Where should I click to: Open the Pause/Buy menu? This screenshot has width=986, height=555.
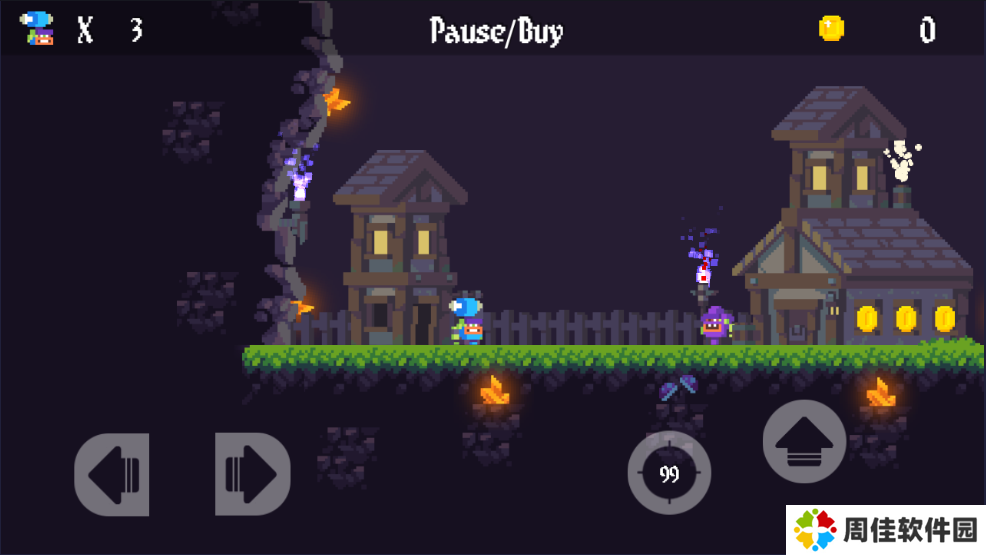pyautogui.click(x=496, y=31)
